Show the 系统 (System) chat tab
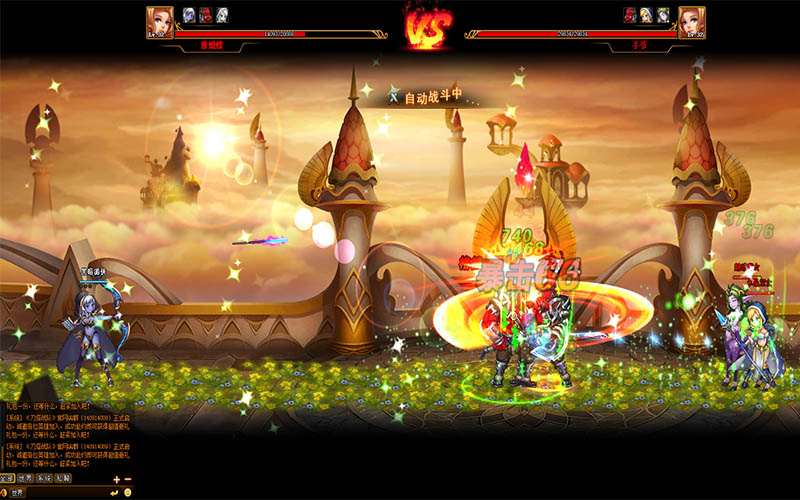800x500 pixels. tap(46, 479)
